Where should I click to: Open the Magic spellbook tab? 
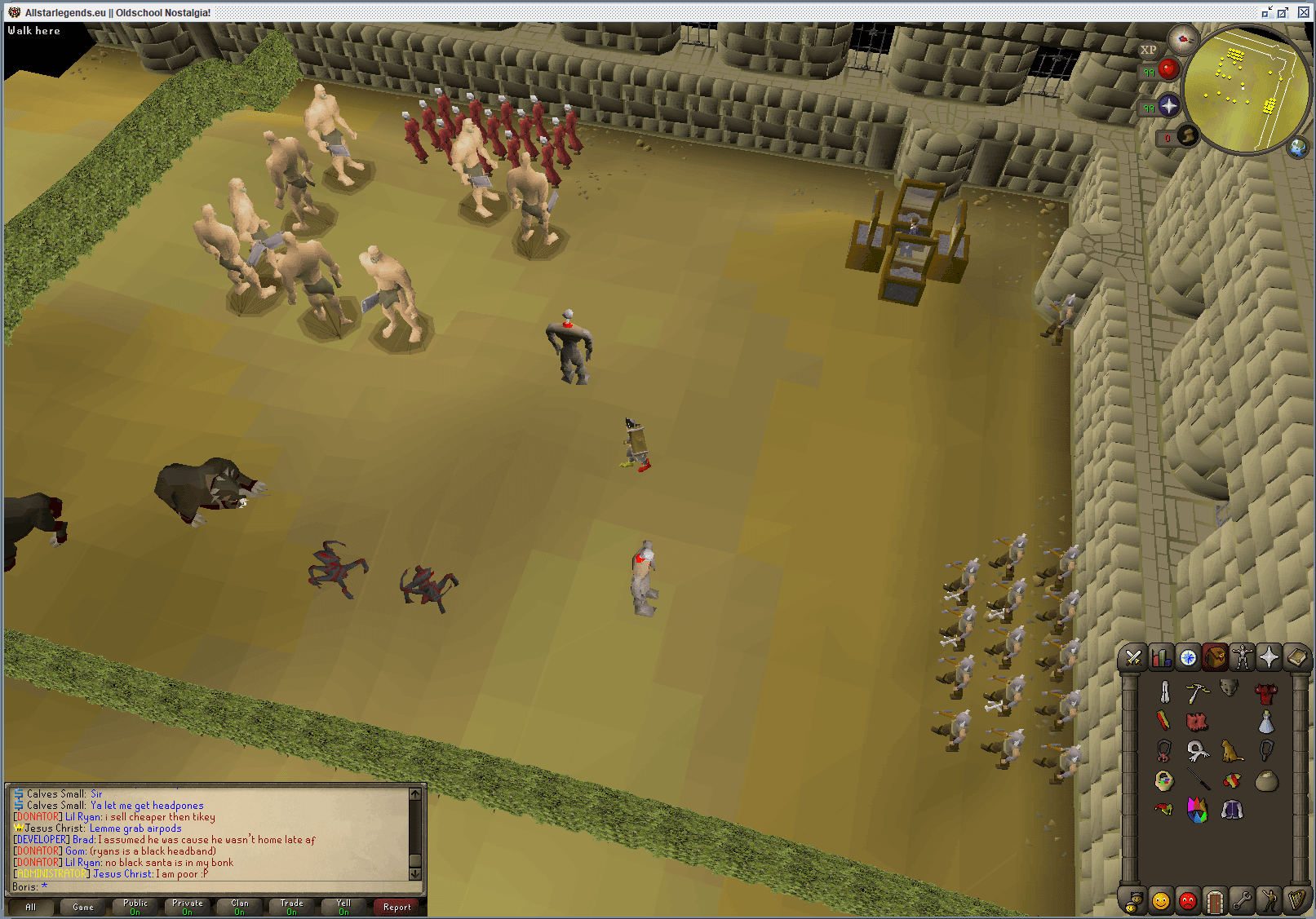pyautogui.click(x=1297, y=659)
